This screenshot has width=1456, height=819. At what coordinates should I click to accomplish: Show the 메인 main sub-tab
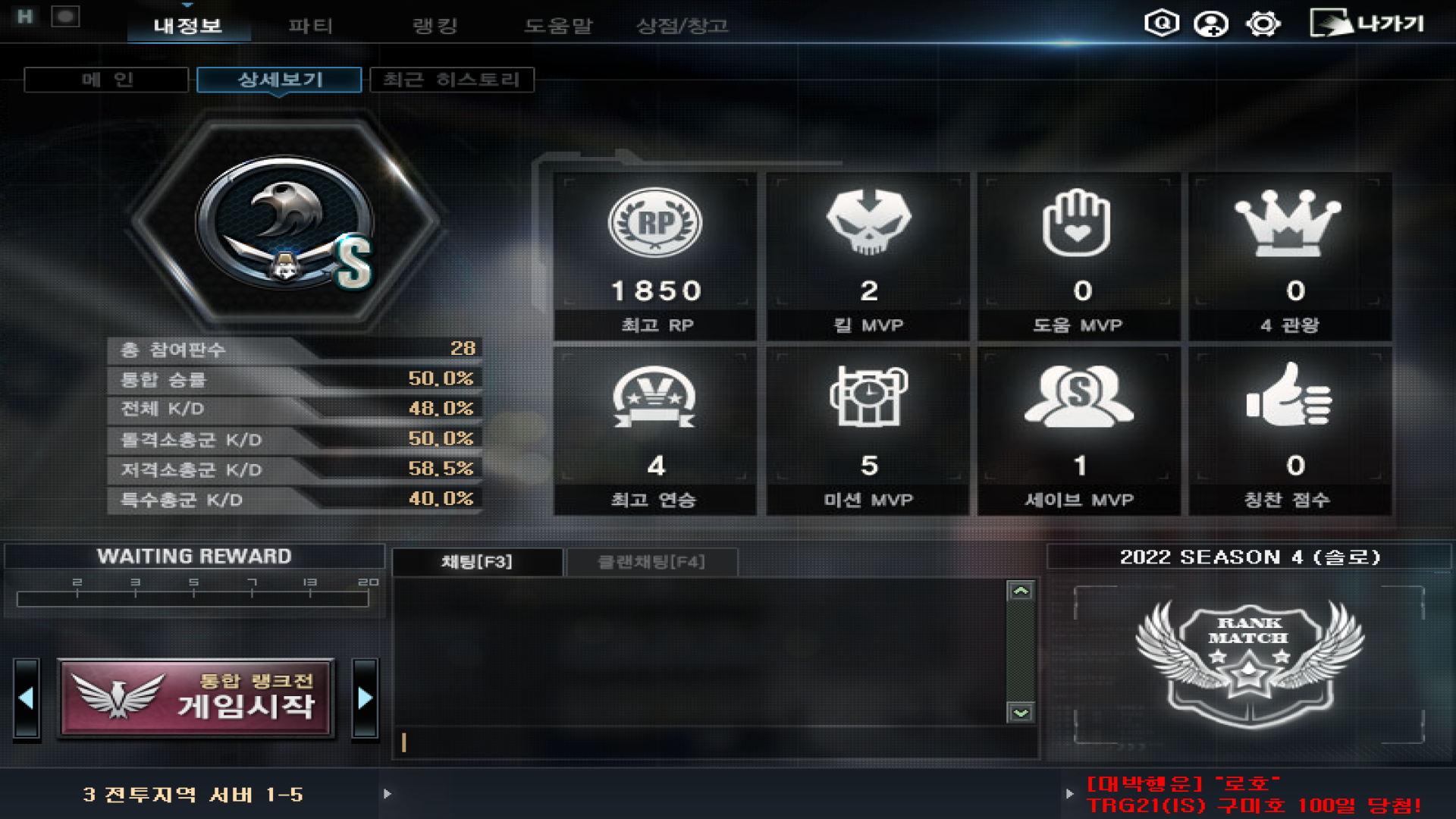[106, 80]
